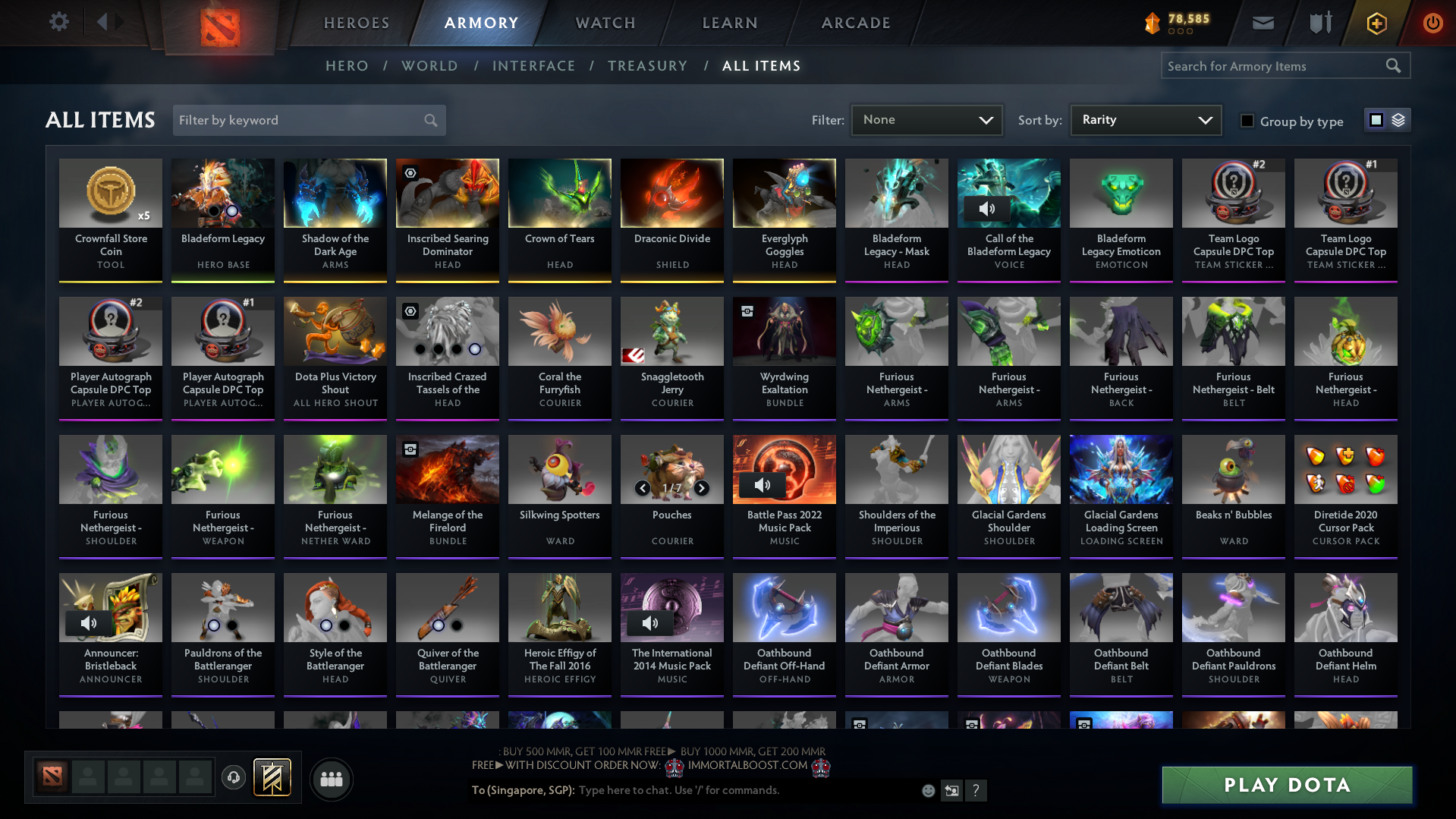
Task: Open the Sort by Rarity dropdown
Action: pyautogui.click(x=1145, y=119)
